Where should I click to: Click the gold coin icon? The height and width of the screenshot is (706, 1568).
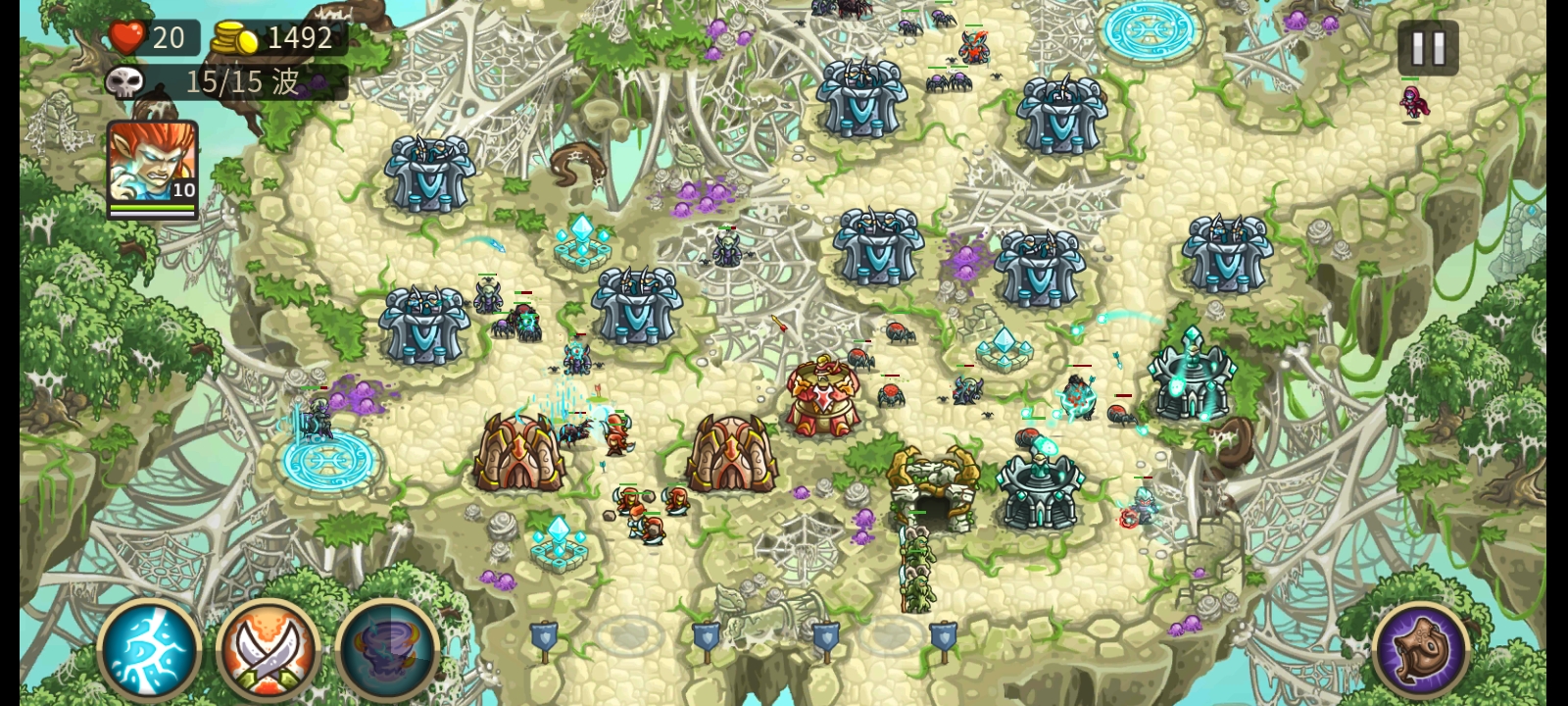(233, 38)
